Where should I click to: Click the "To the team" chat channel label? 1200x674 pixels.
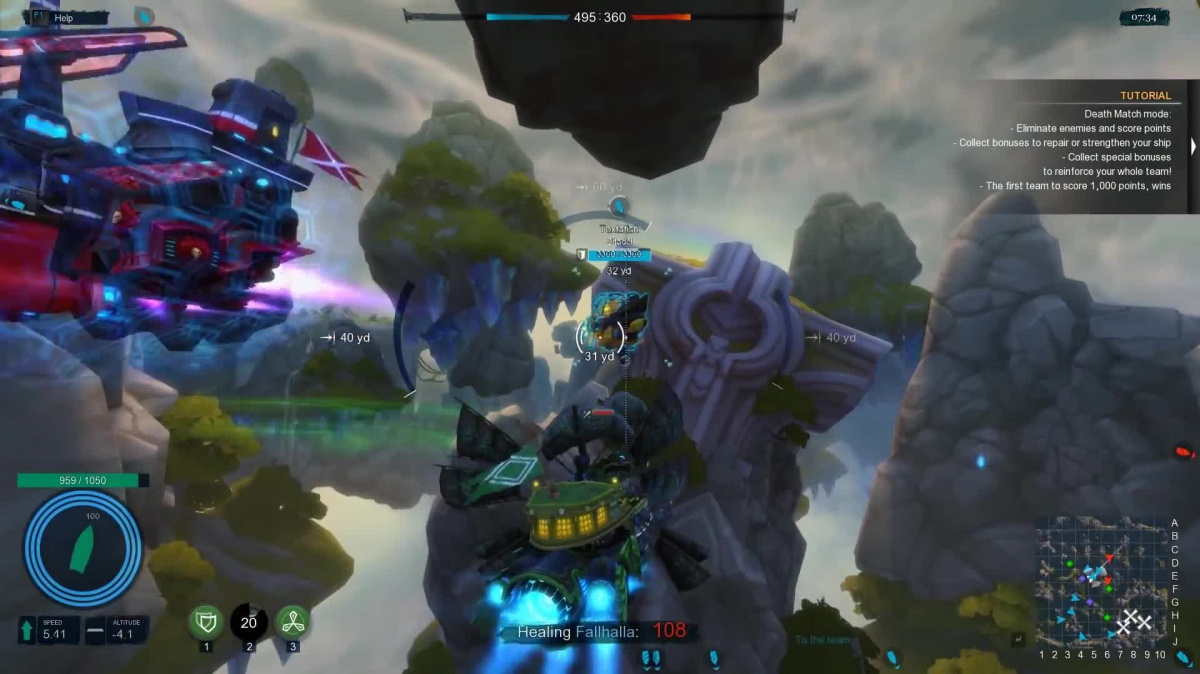(823, 641)
